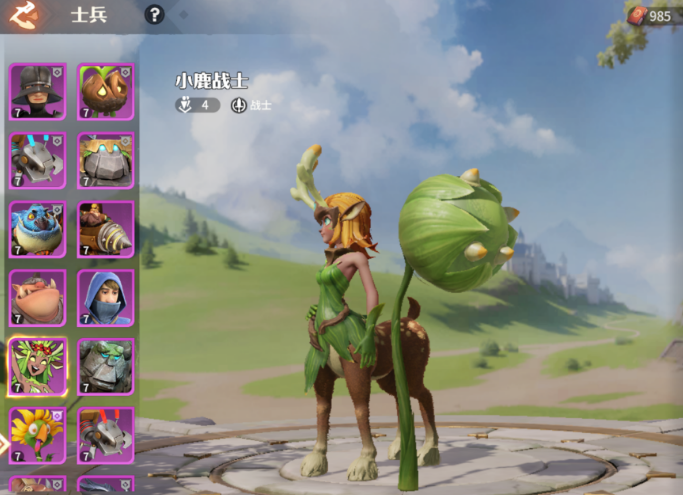Select the dark helmeted soldier portrait
Image resolution: width=683 pixels, height=495 pixels.
pyautogui.click(x=38, y=91)
